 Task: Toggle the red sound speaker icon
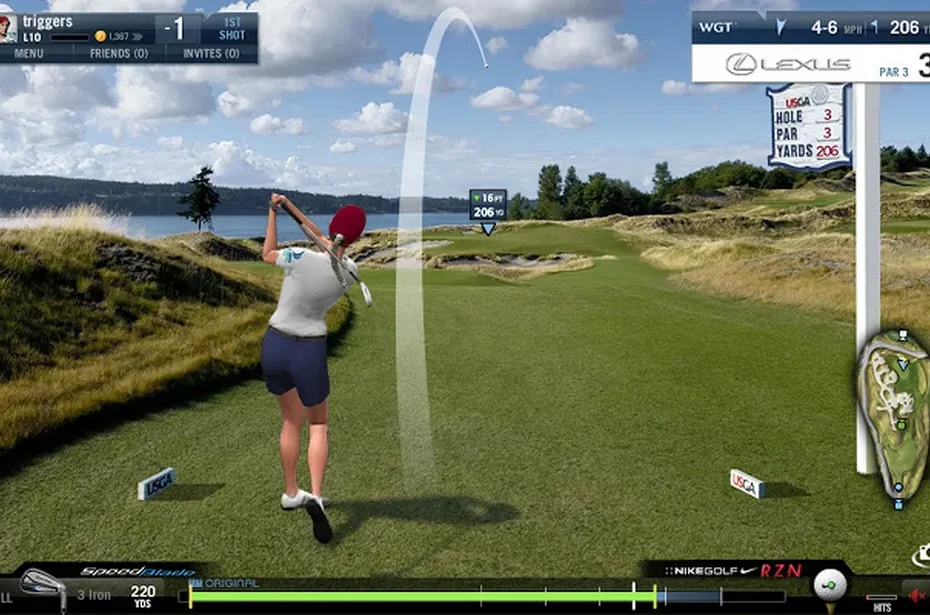coord(915,595)
